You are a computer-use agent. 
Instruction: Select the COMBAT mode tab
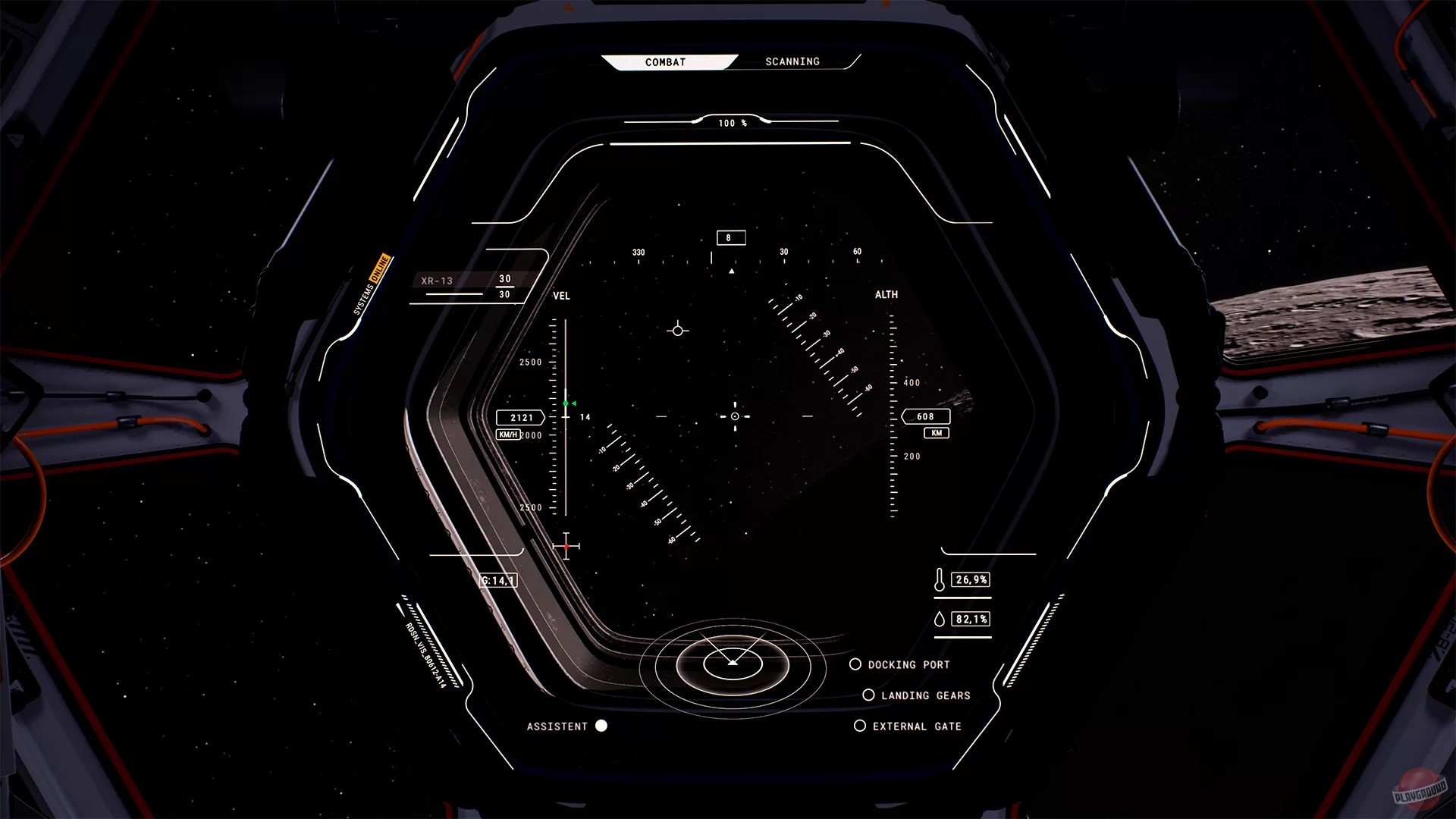[x=665, y=61]
